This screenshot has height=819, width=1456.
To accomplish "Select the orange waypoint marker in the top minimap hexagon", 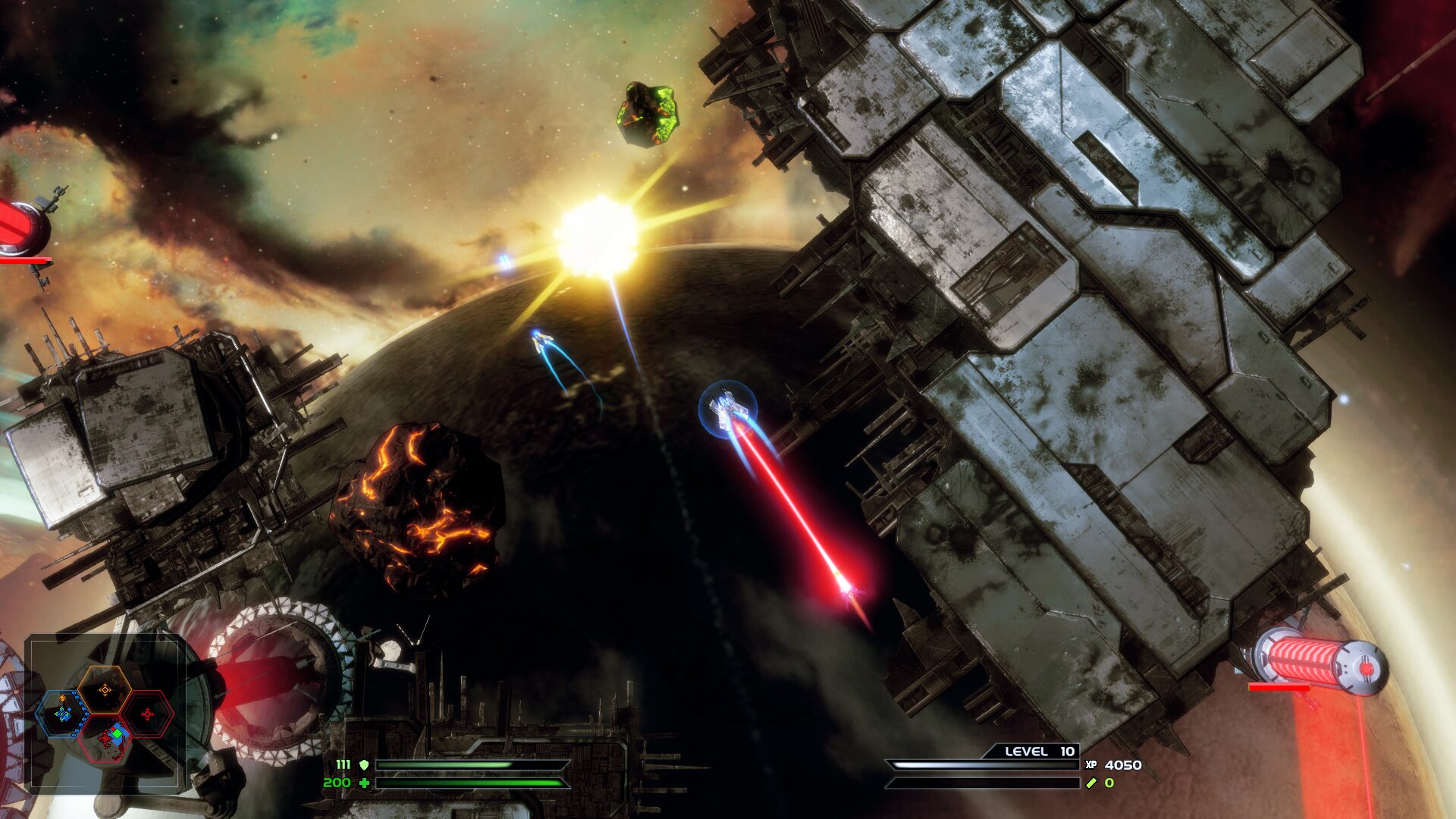I will 105,690.
